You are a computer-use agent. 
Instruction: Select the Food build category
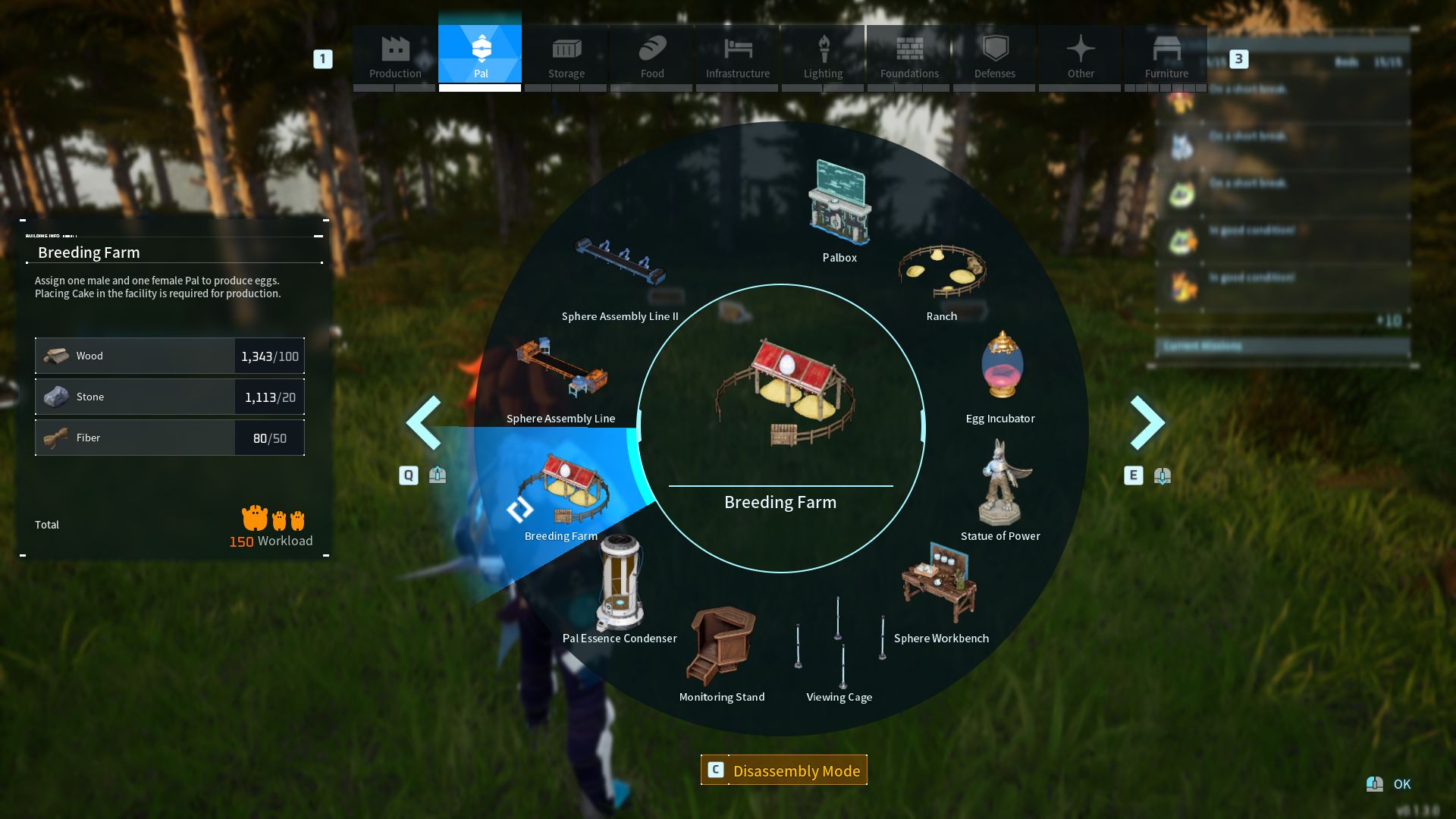pyautogui.click(x=652, y=55)
